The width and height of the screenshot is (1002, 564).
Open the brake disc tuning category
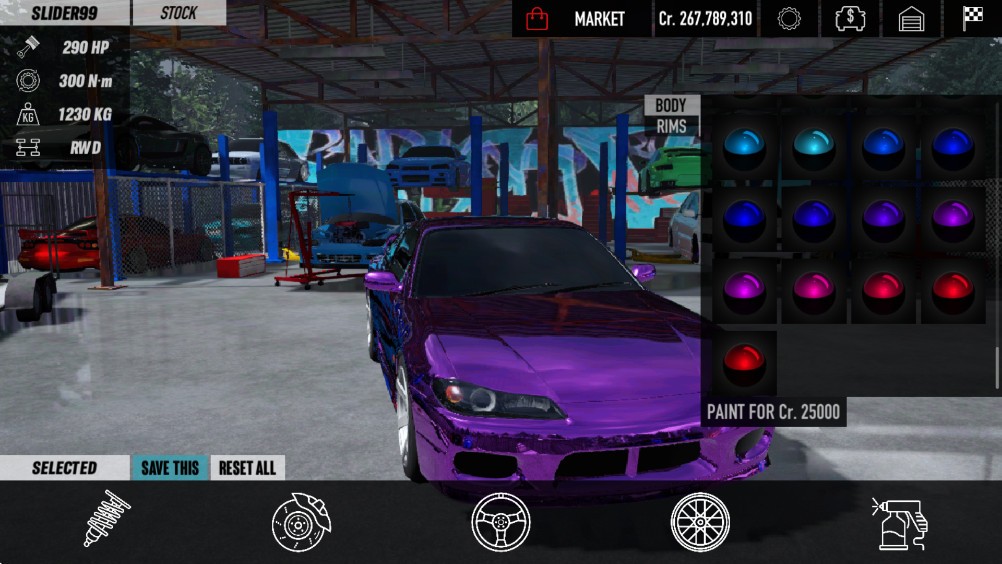click(x=301, y=521)
